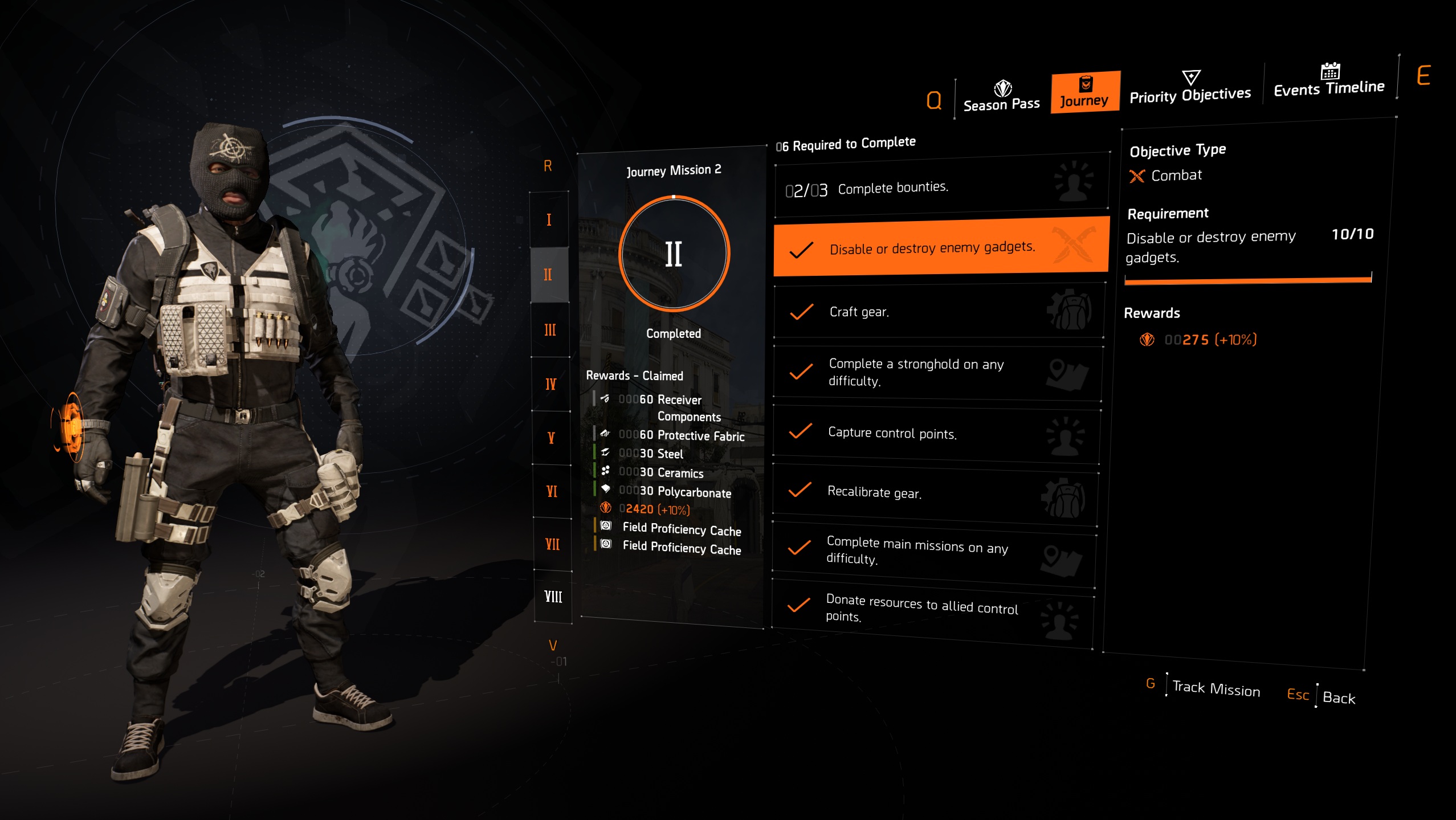Click the backpack icon on the Craft gear row

[1074, 311]
